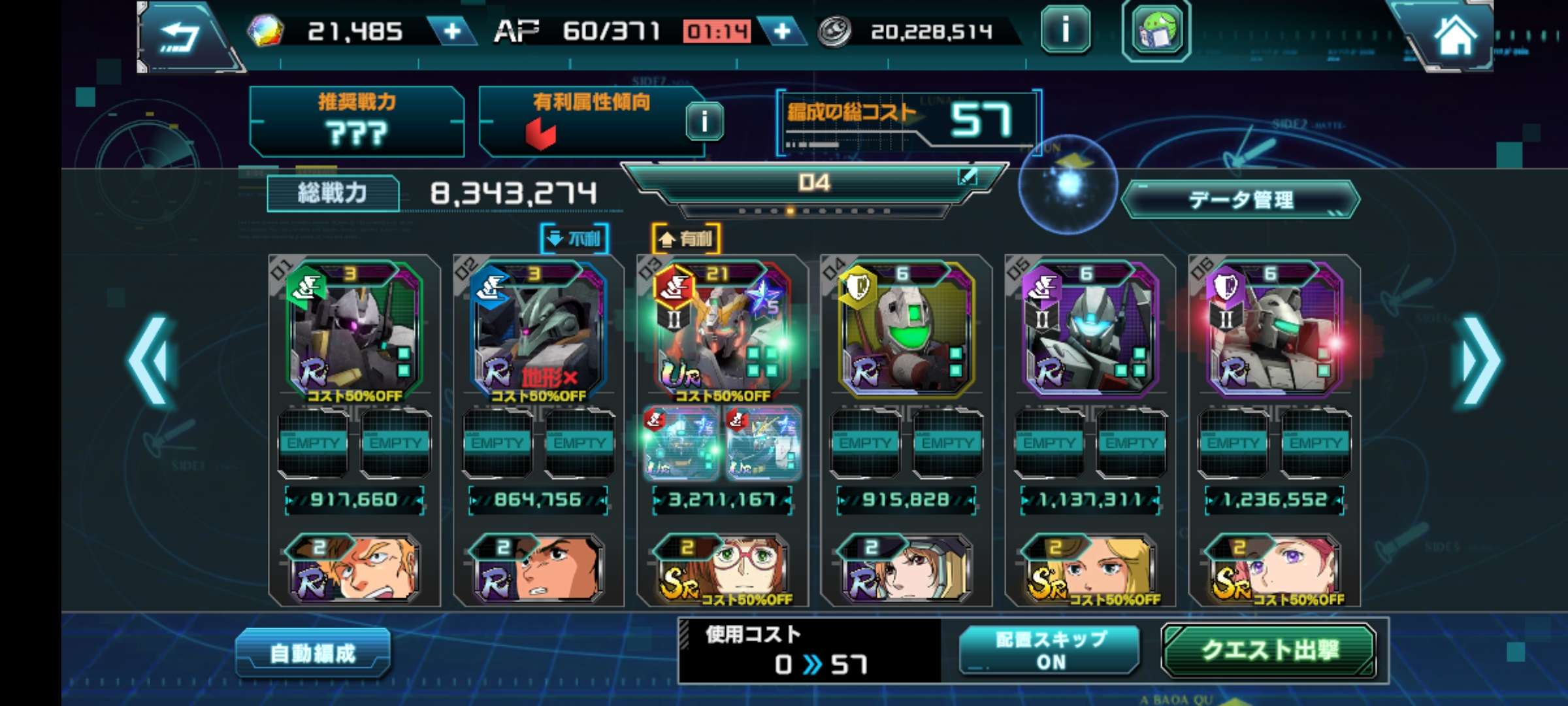1568x706 pixels.
Task: Select the pink-haired SR pilot portrait
Action: coord(1274,569)
